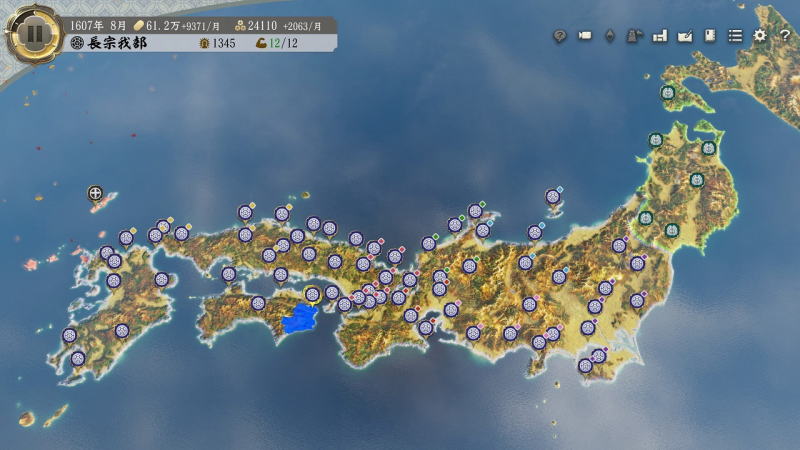
Task: Toggle the diamond compass icon
Action: point(609,35)
